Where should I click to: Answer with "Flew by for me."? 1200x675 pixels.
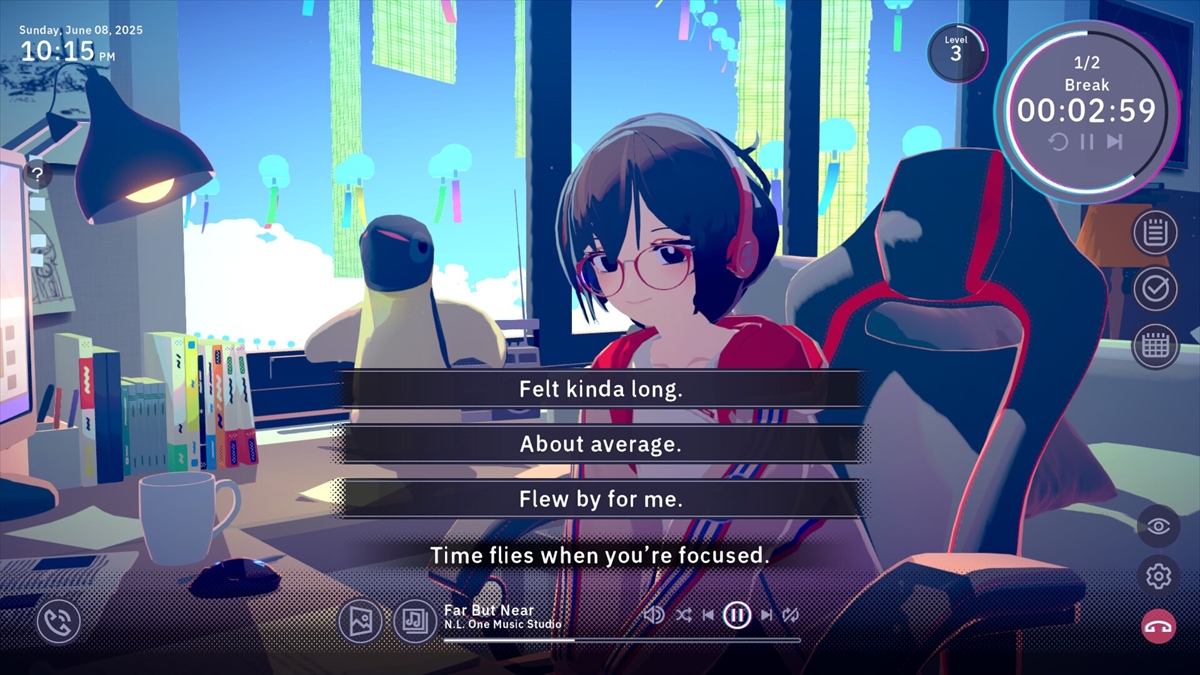[600, 499]
